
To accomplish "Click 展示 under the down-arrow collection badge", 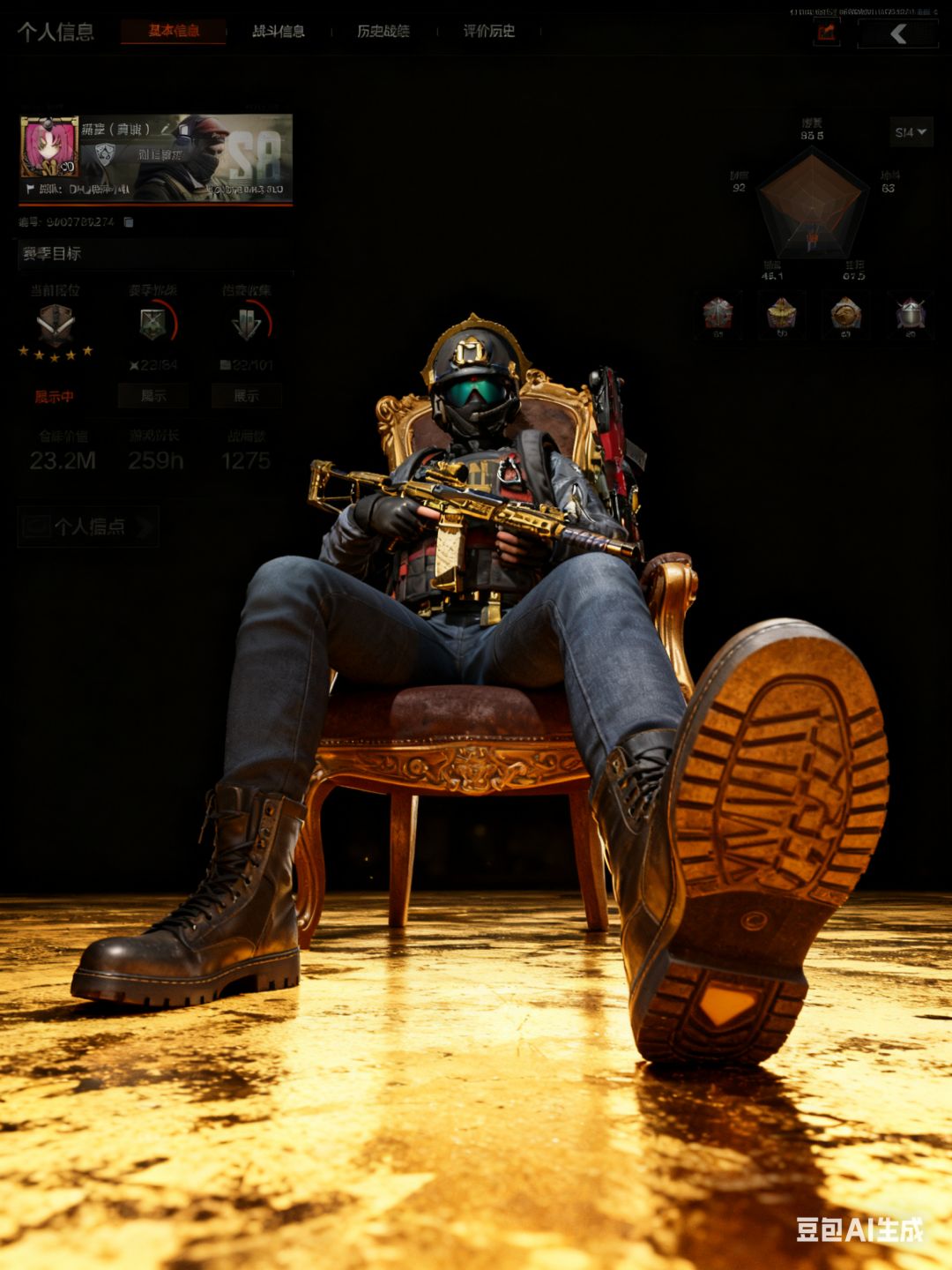I will pyautogui.click(x=246, y=396).
